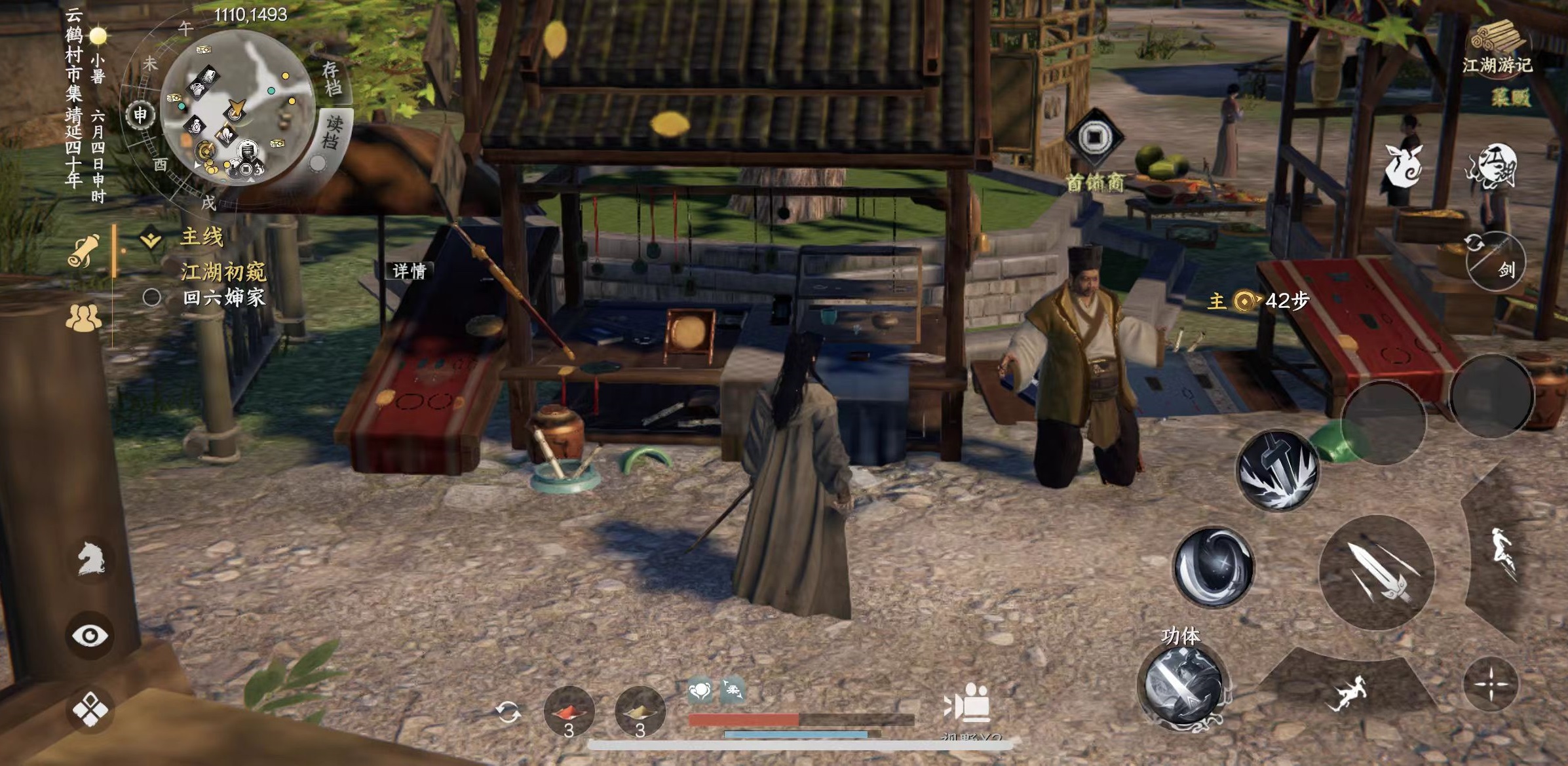Open the 江湖初窥 main quest tracker
Screen dimensions: 1568x766
point(223,271)
